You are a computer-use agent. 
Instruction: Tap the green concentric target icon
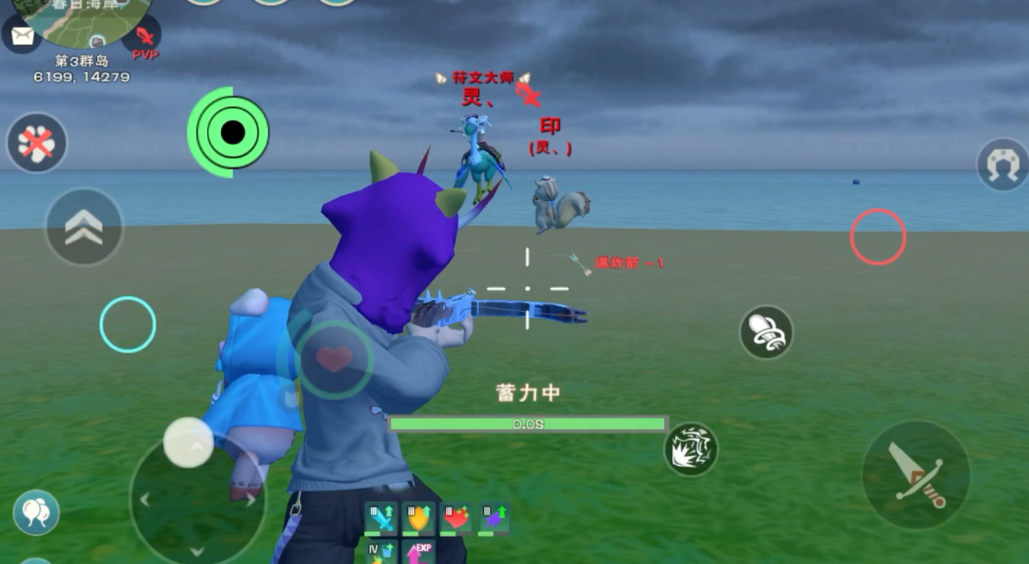click(x=229, y=132)
